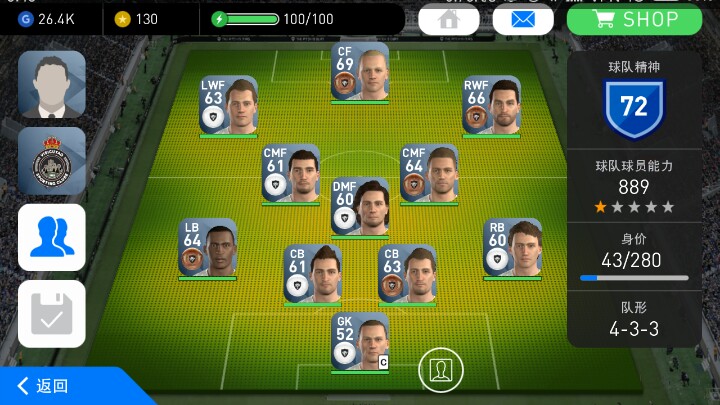The height and width of the screenshot is (405, 720).
Task: Select the LB player card rated 64
Action: pyautogui.click(x=207, y=247)
